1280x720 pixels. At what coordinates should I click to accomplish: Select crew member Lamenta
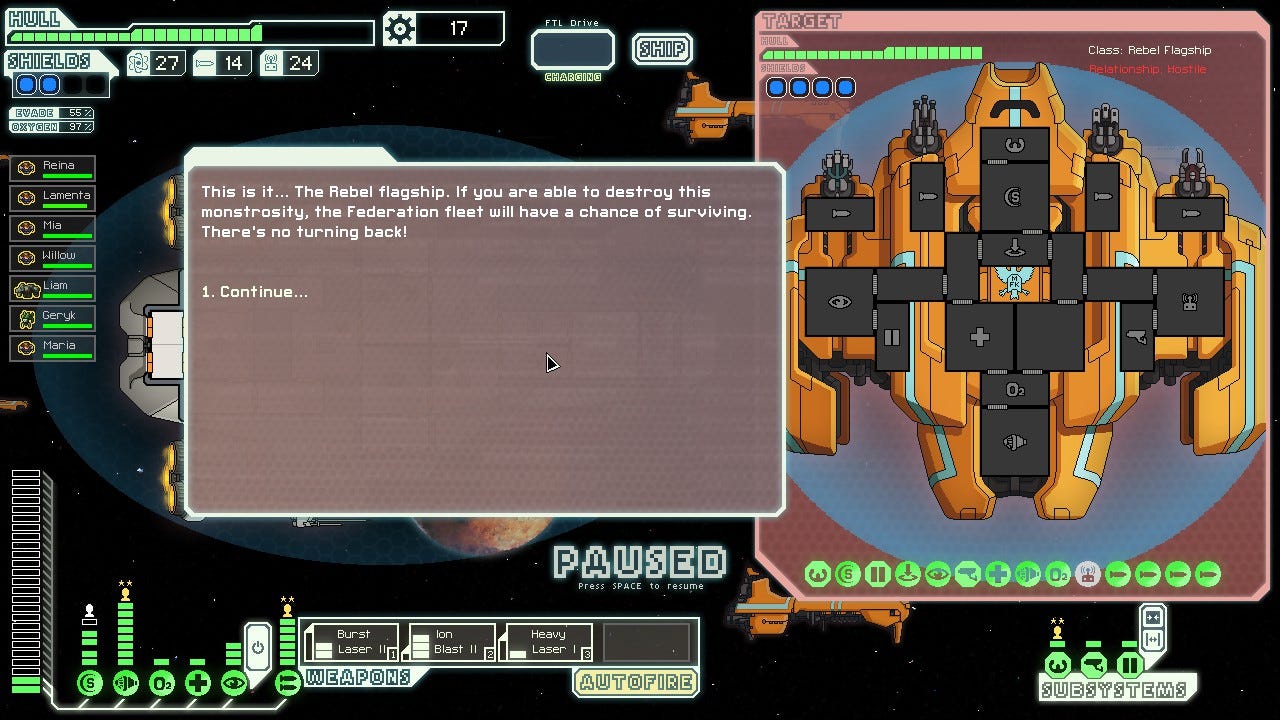tap(53, 198)
